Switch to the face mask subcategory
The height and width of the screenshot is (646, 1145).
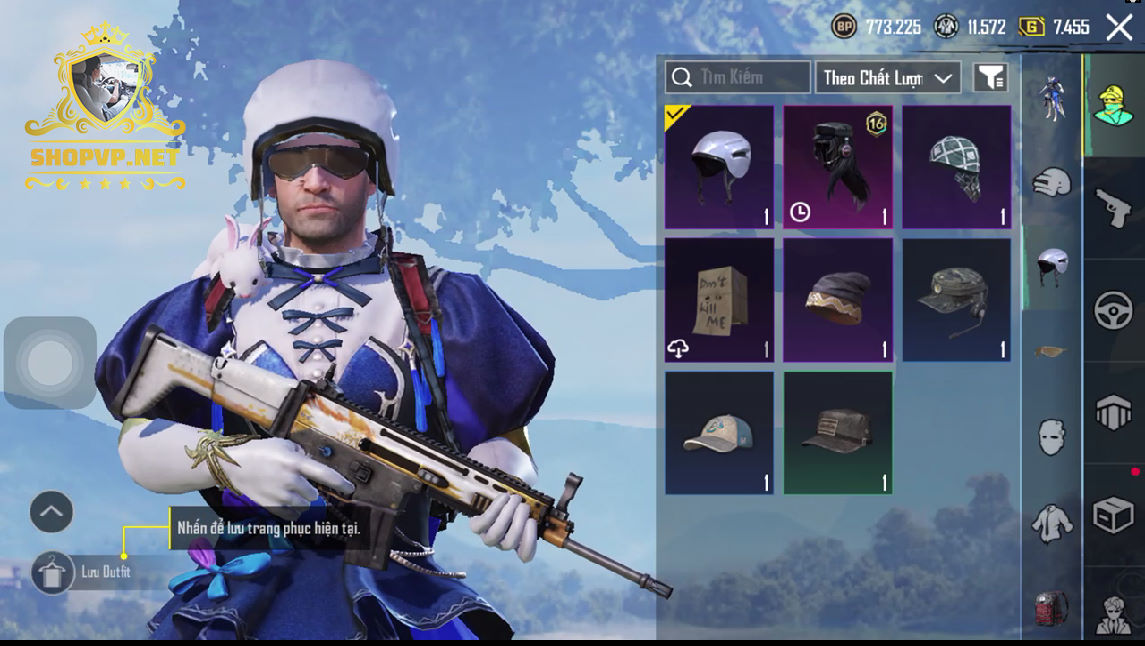click(x=1051, y=437)
